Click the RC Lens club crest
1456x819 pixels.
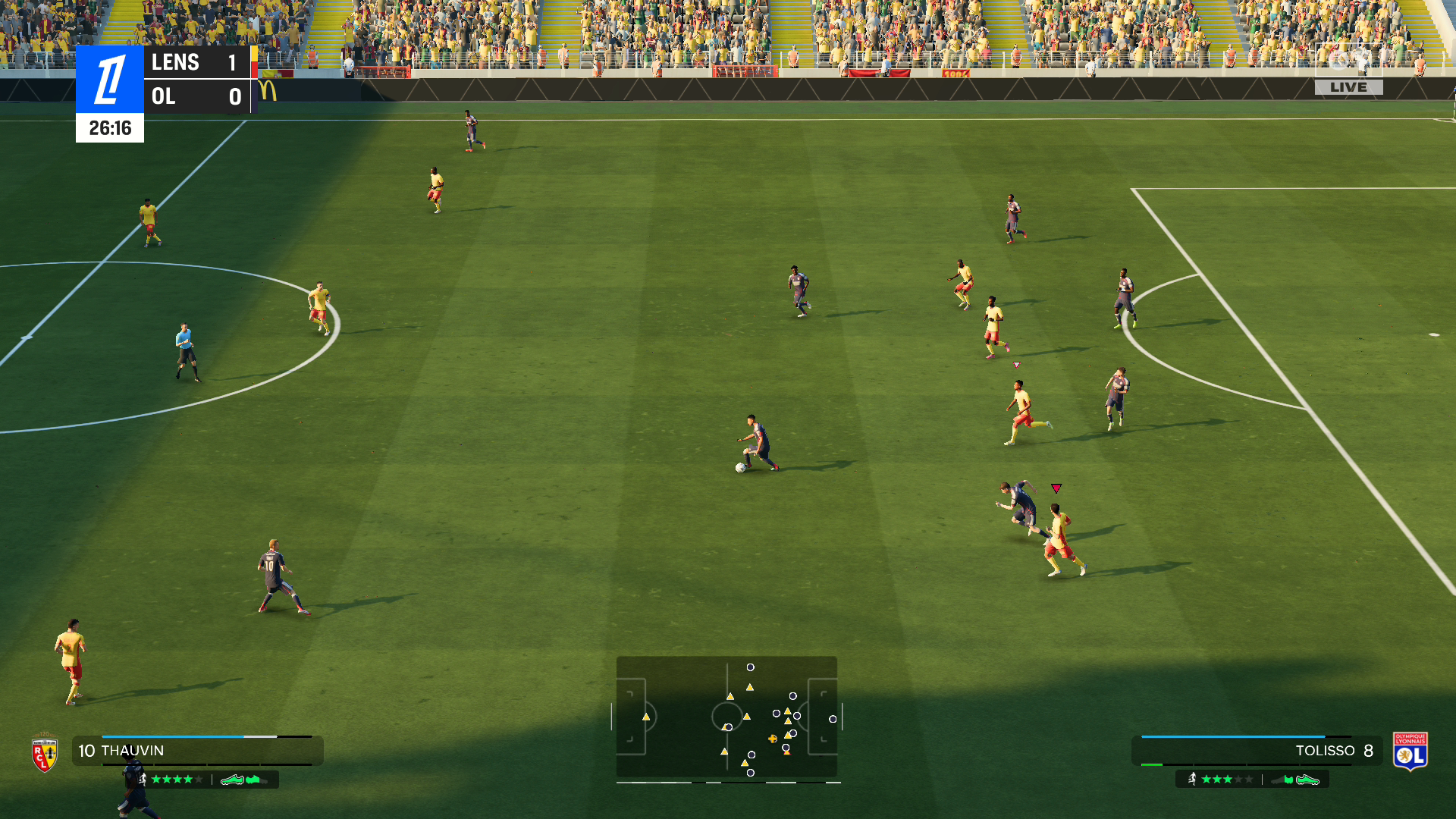pos(45,753)
